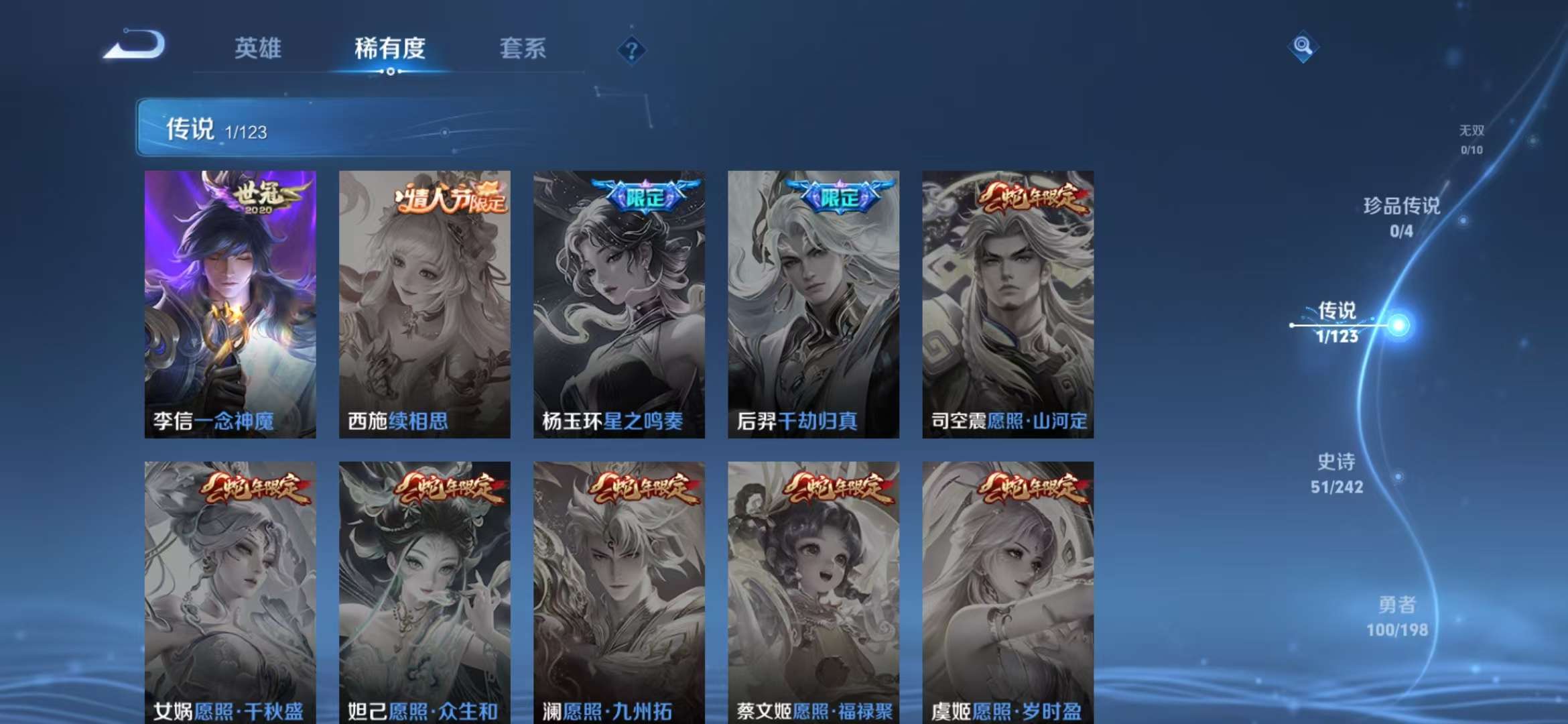Switch to the 套系 tab

pos(522,48)
